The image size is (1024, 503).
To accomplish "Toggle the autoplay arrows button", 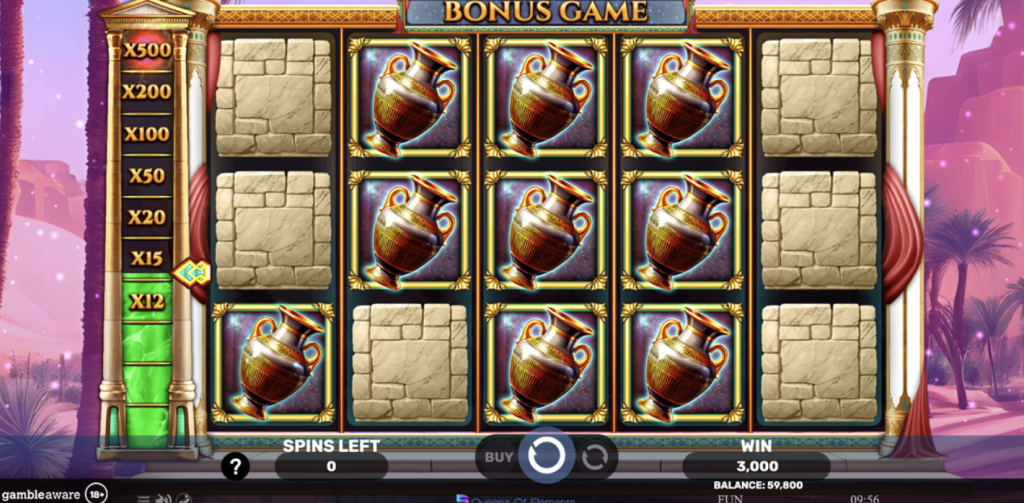I will [595, 458].
